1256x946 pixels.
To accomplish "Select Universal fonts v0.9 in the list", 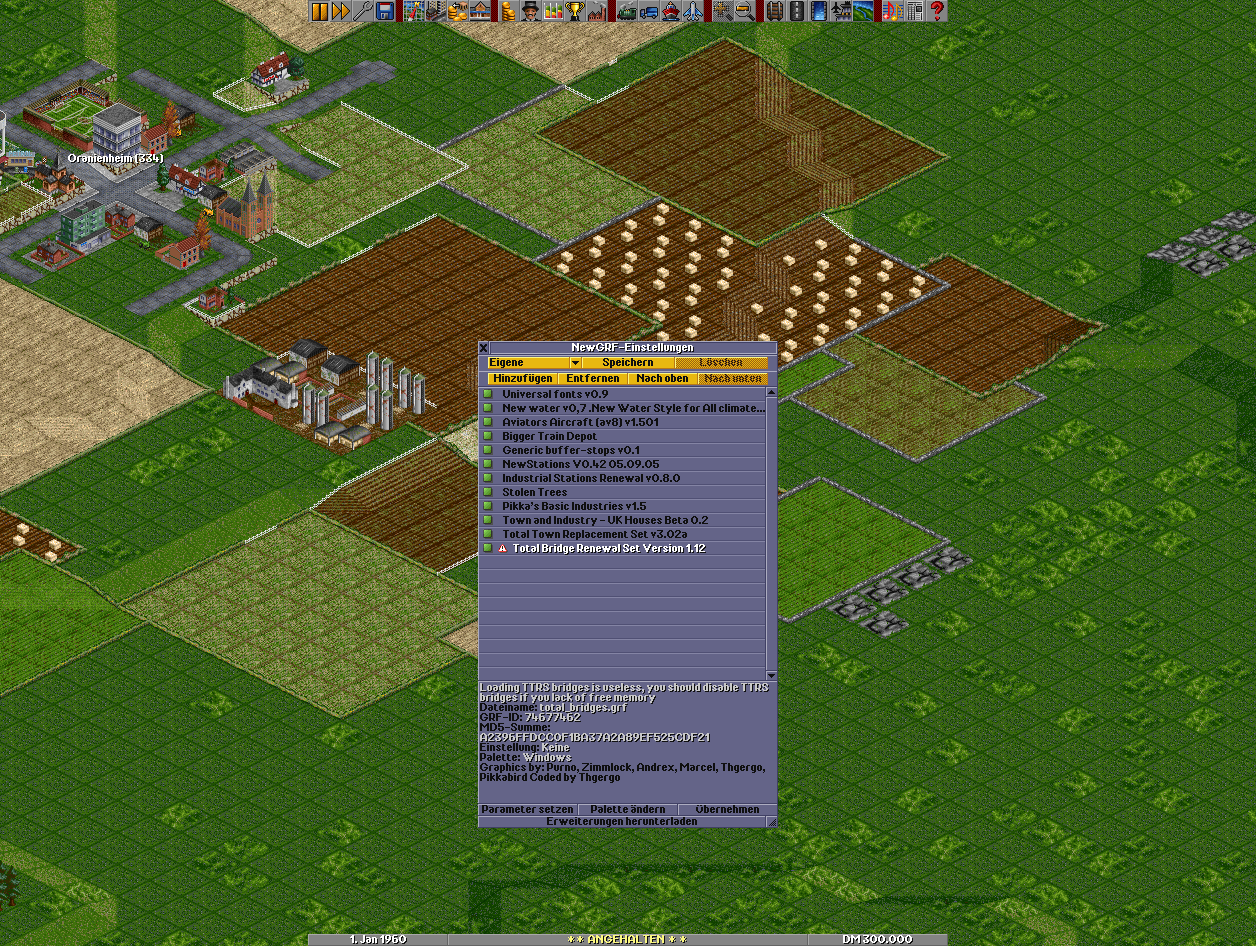I will click(x=555, y=394).
